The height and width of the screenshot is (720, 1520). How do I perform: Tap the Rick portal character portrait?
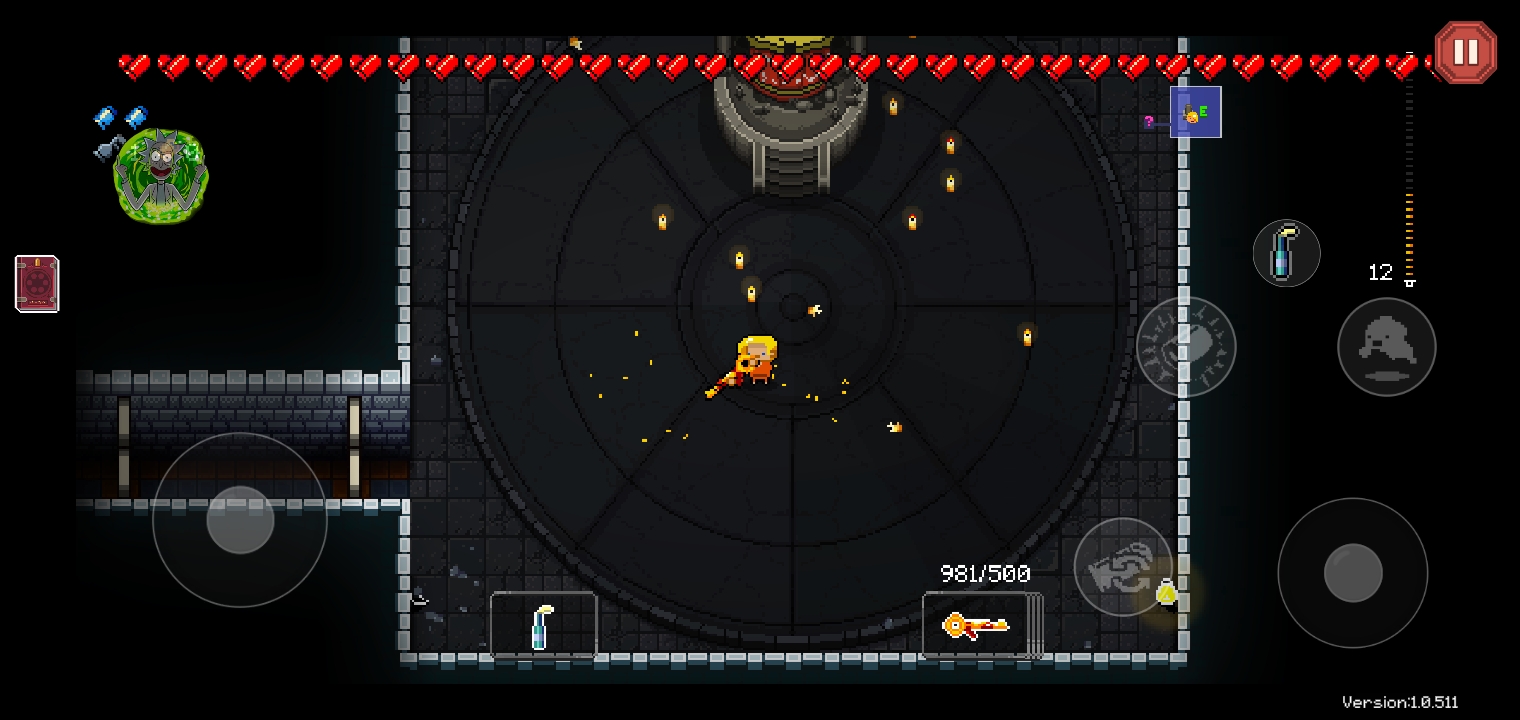(160, 175)
